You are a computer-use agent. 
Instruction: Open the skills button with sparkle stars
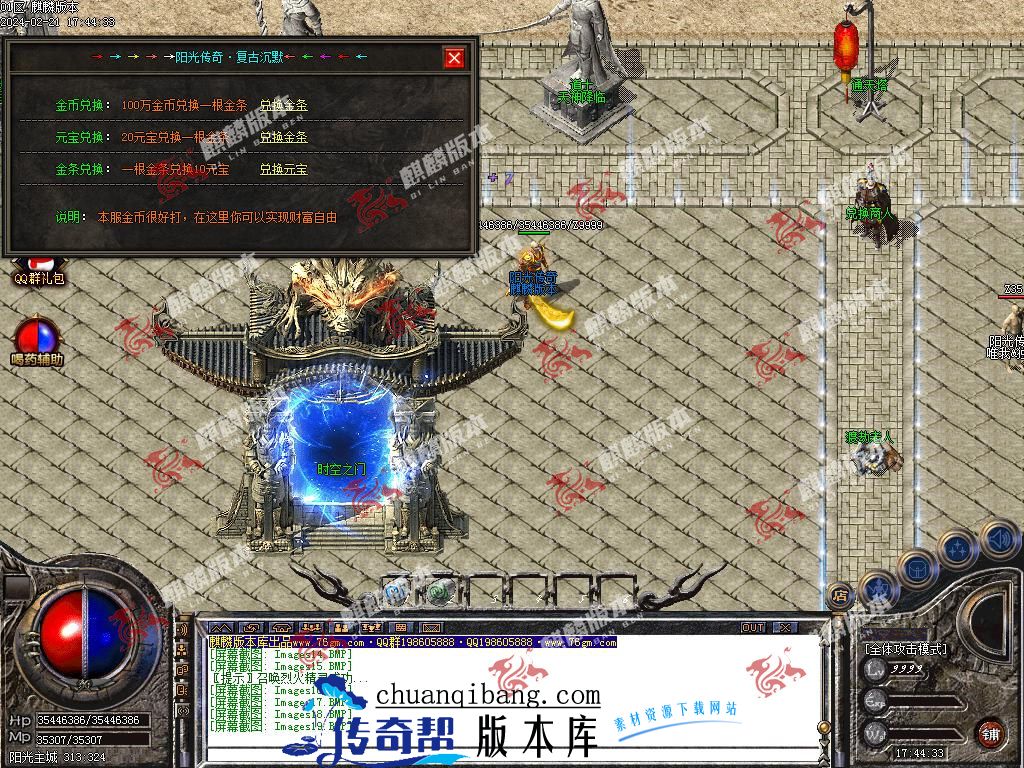(x=957, y=548)
